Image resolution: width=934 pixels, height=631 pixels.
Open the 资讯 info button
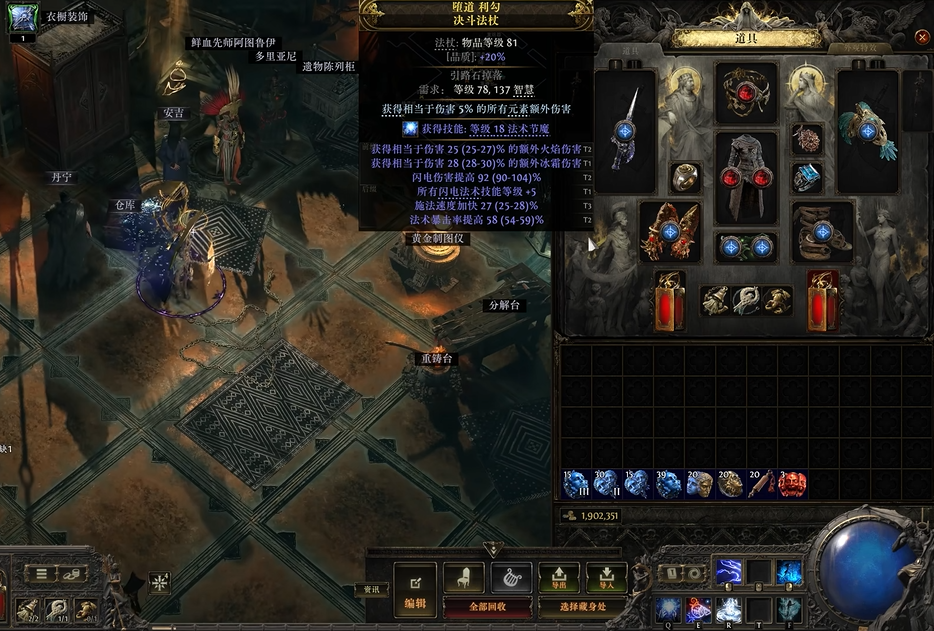[370, 590]
